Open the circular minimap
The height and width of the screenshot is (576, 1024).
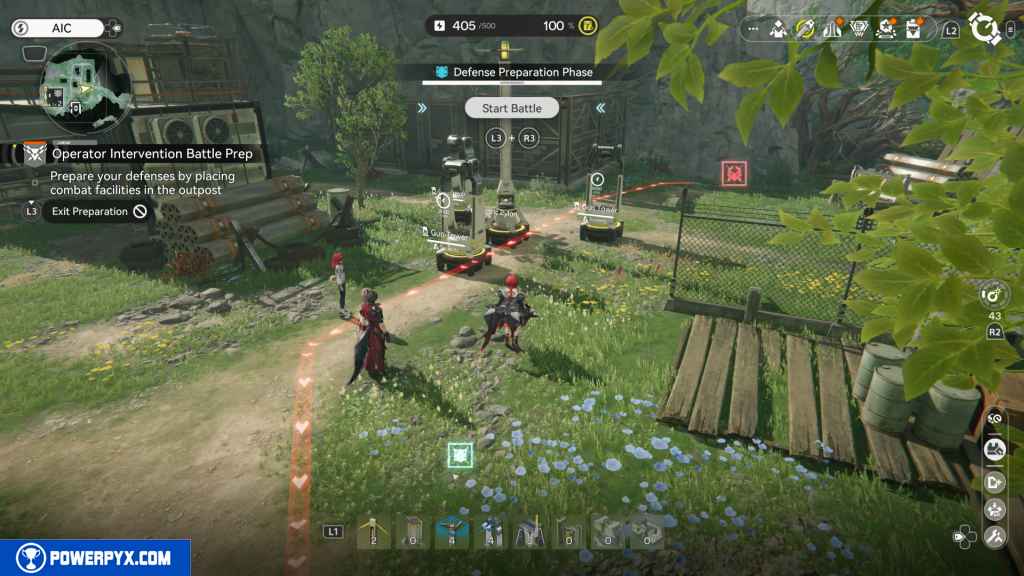(x=84, y=87)
